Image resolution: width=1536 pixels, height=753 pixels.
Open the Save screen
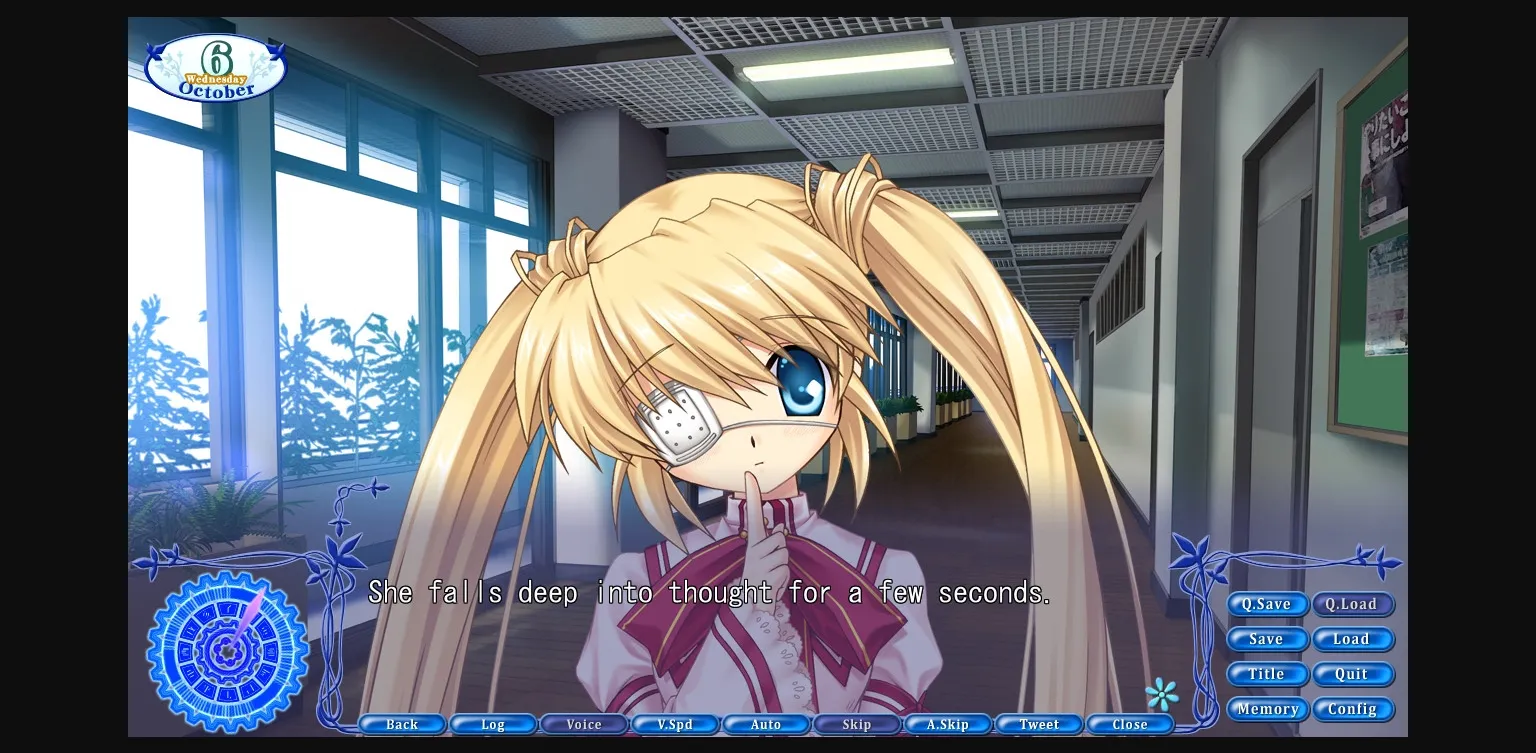point(1266,639)
